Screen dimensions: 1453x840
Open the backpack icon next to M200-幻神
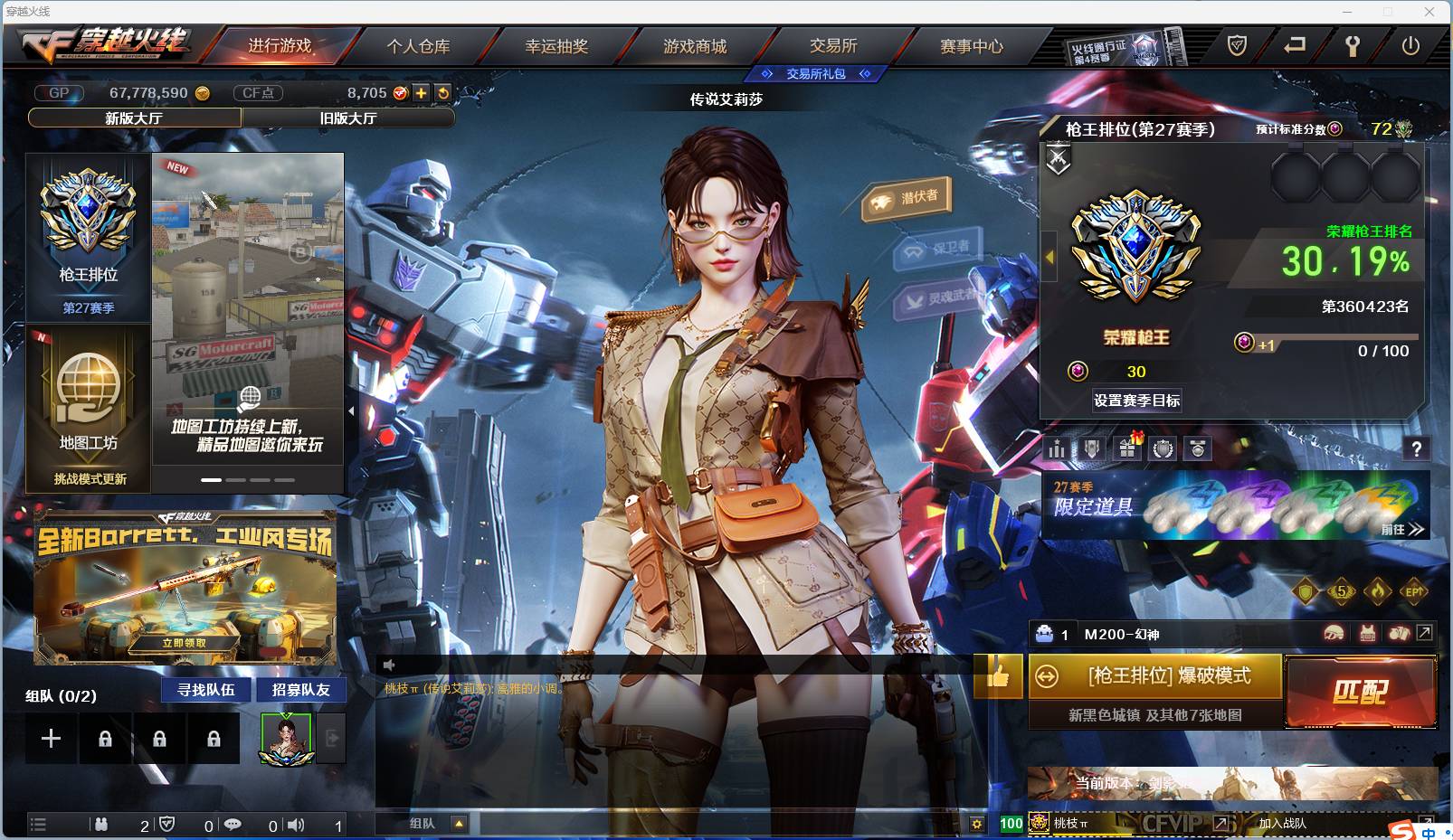pos(1399,633)
